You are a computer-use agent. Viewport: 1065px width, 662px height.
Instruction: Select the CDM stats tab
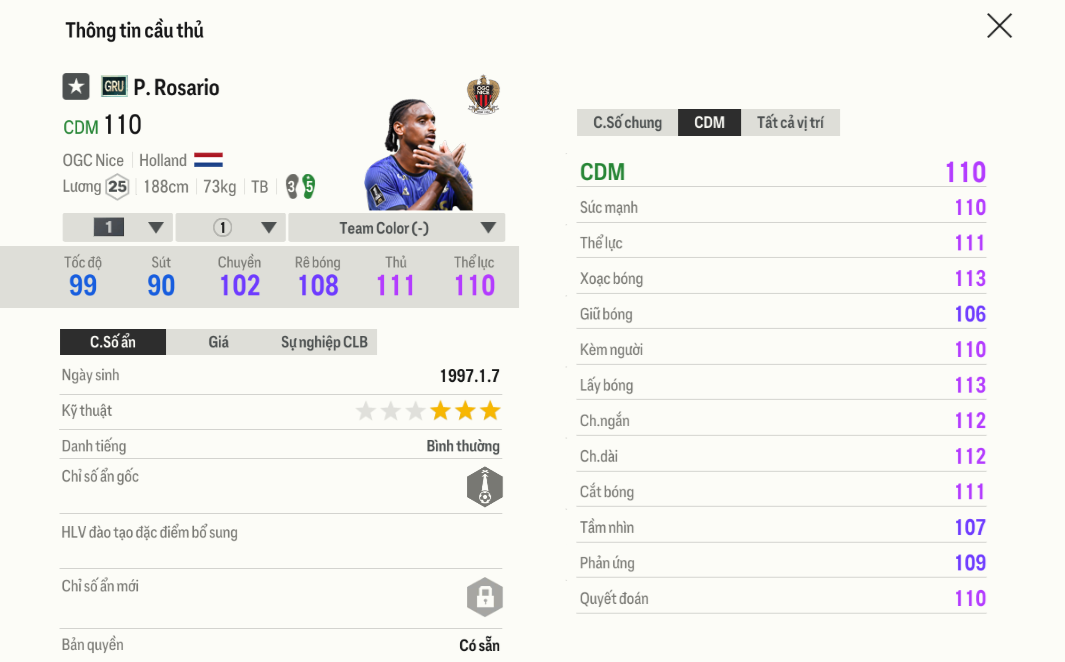click(709, 123)
